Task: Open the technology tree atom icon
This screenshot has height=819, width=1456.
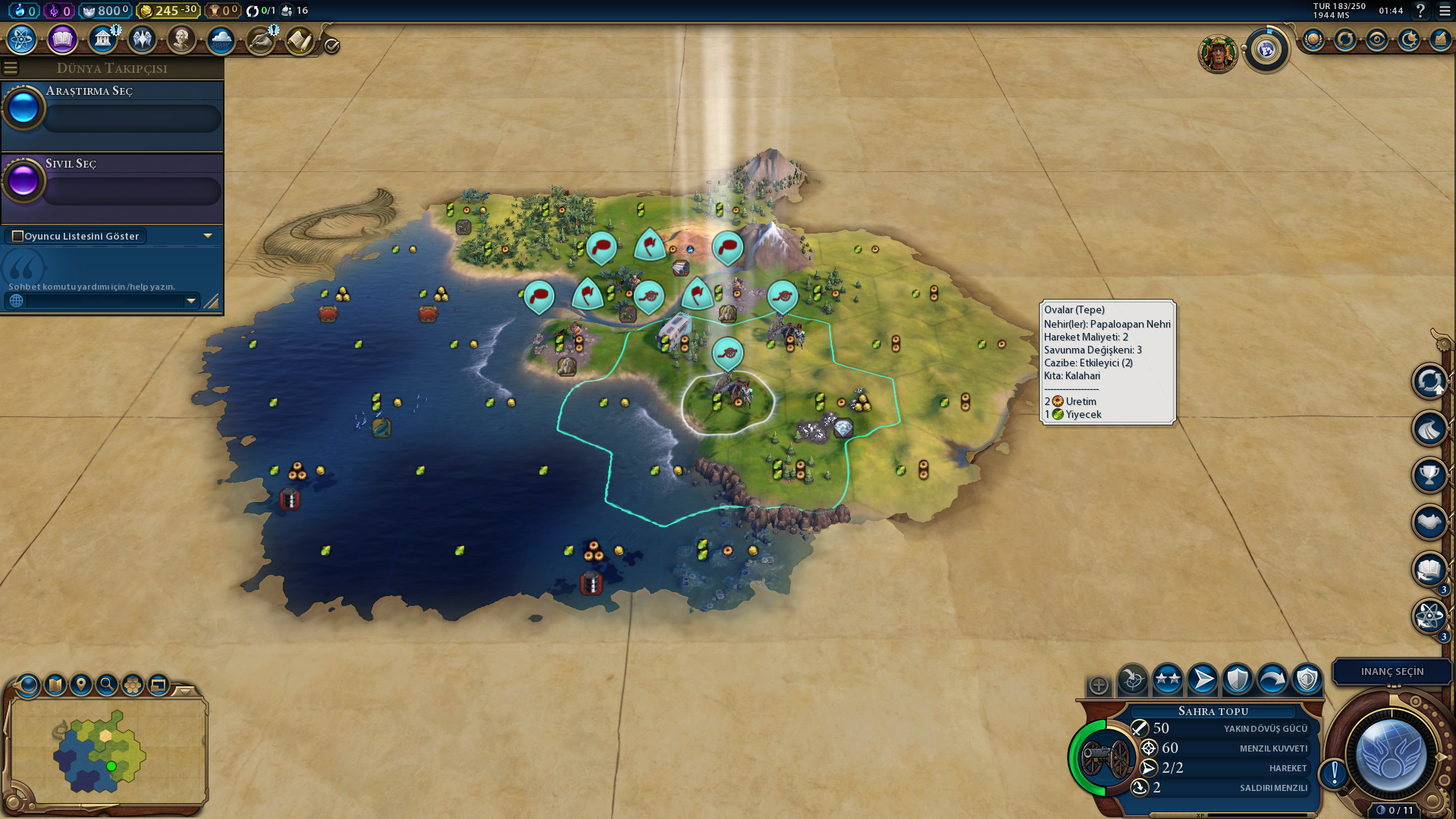Action: [22, 39]
